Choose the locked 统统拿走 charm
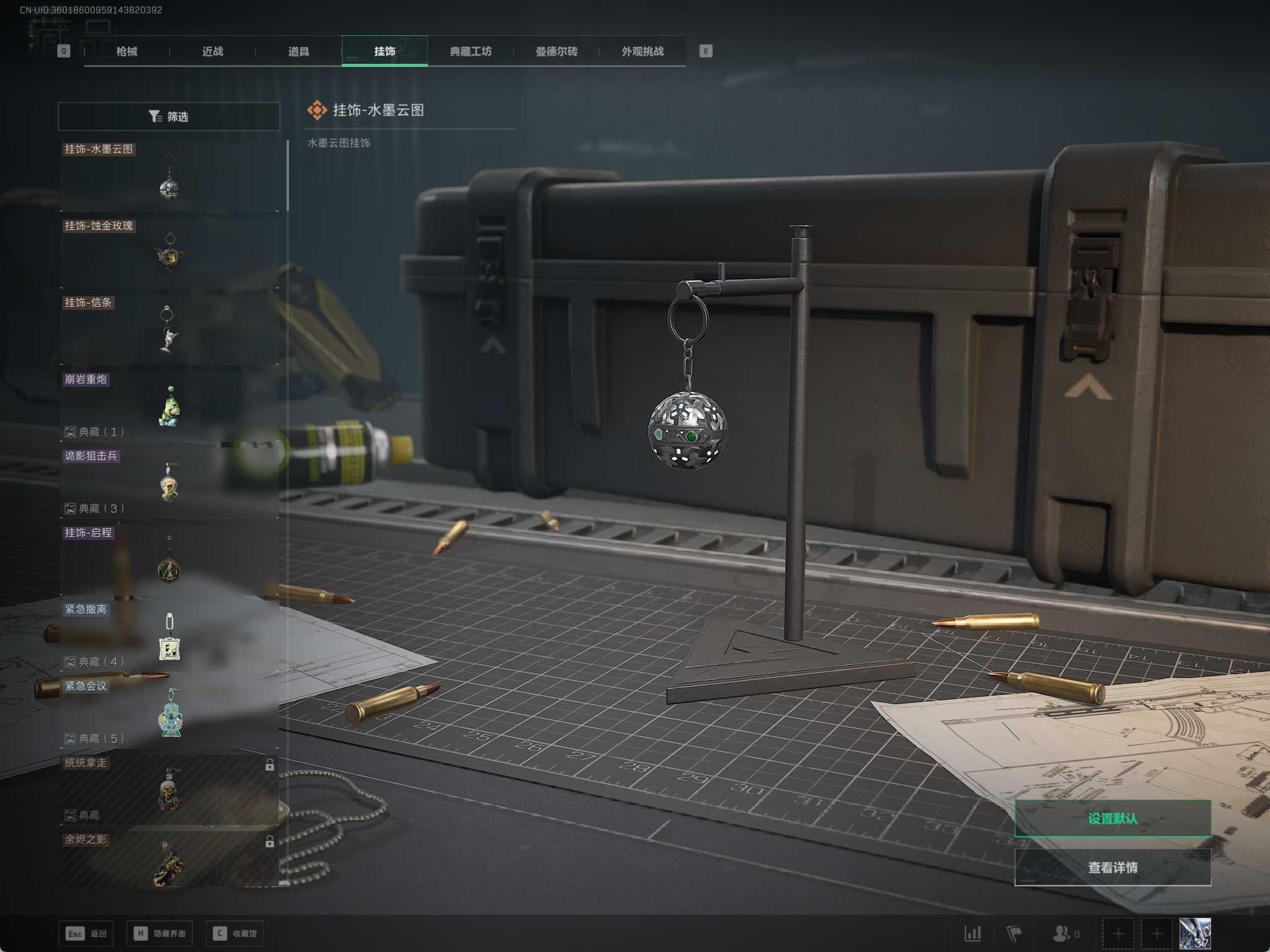The width and height of the screenshot is (1270, 952). 169,790
